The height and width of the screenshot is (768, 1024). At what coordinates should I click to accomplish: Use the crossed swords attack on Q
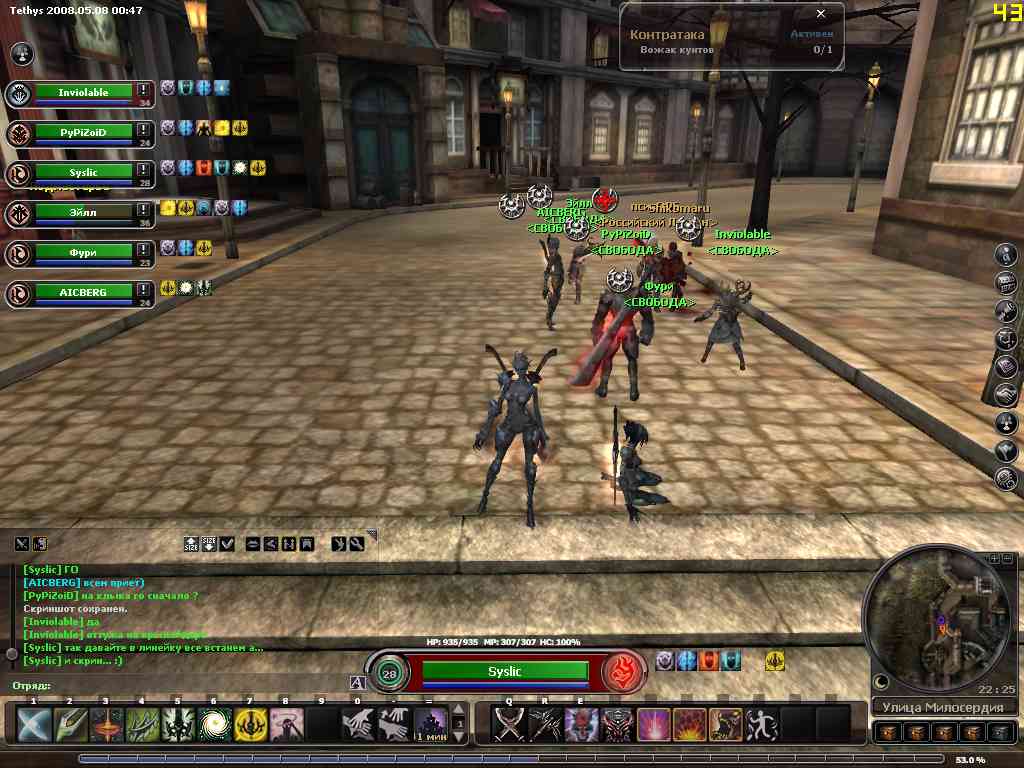pos(509,724)
